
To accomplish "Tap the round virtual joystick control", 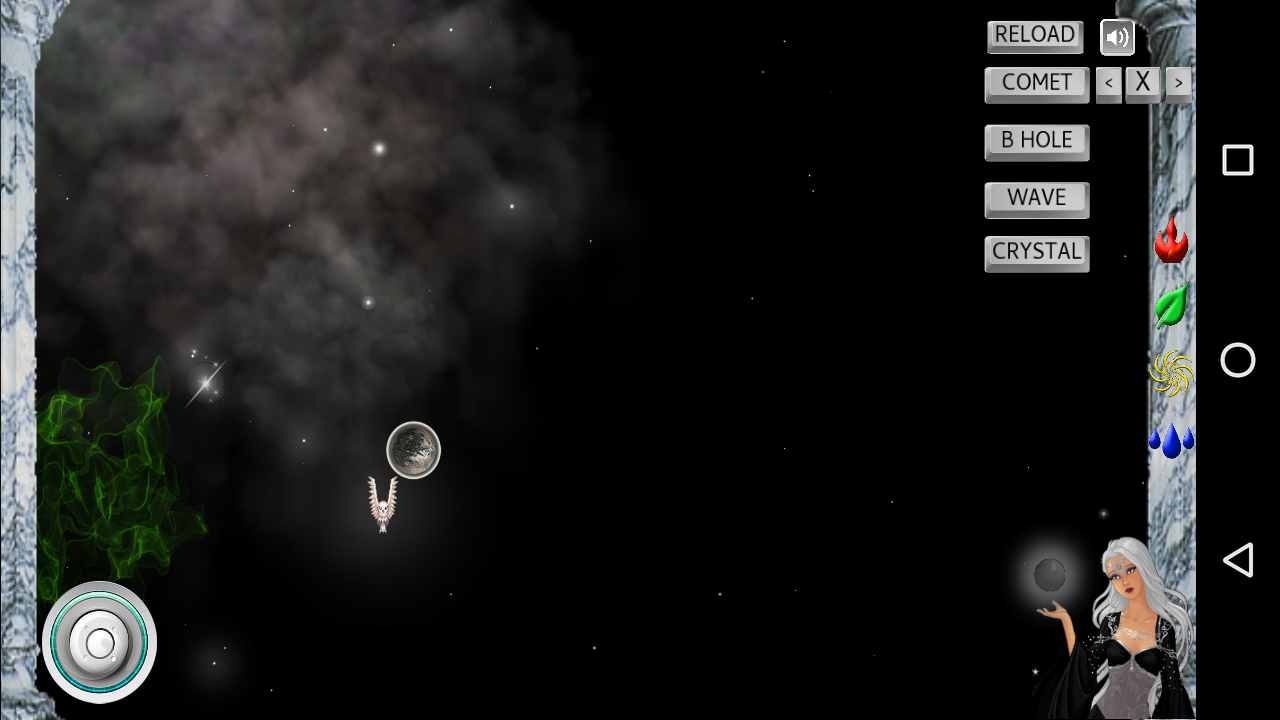I will click(99, 642).
